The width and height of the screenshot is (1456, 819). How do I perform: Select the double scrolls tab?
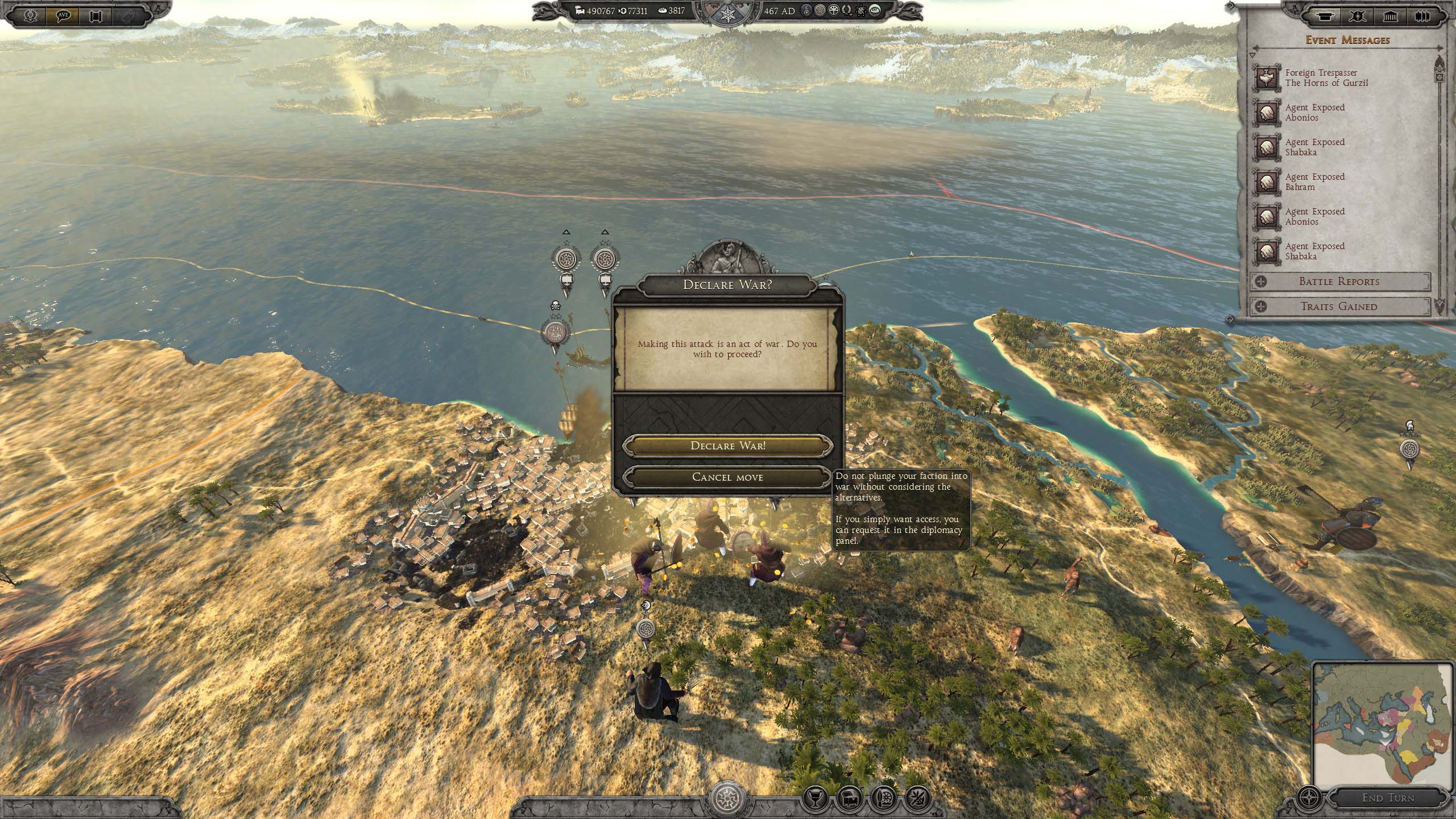point(1422,16)
